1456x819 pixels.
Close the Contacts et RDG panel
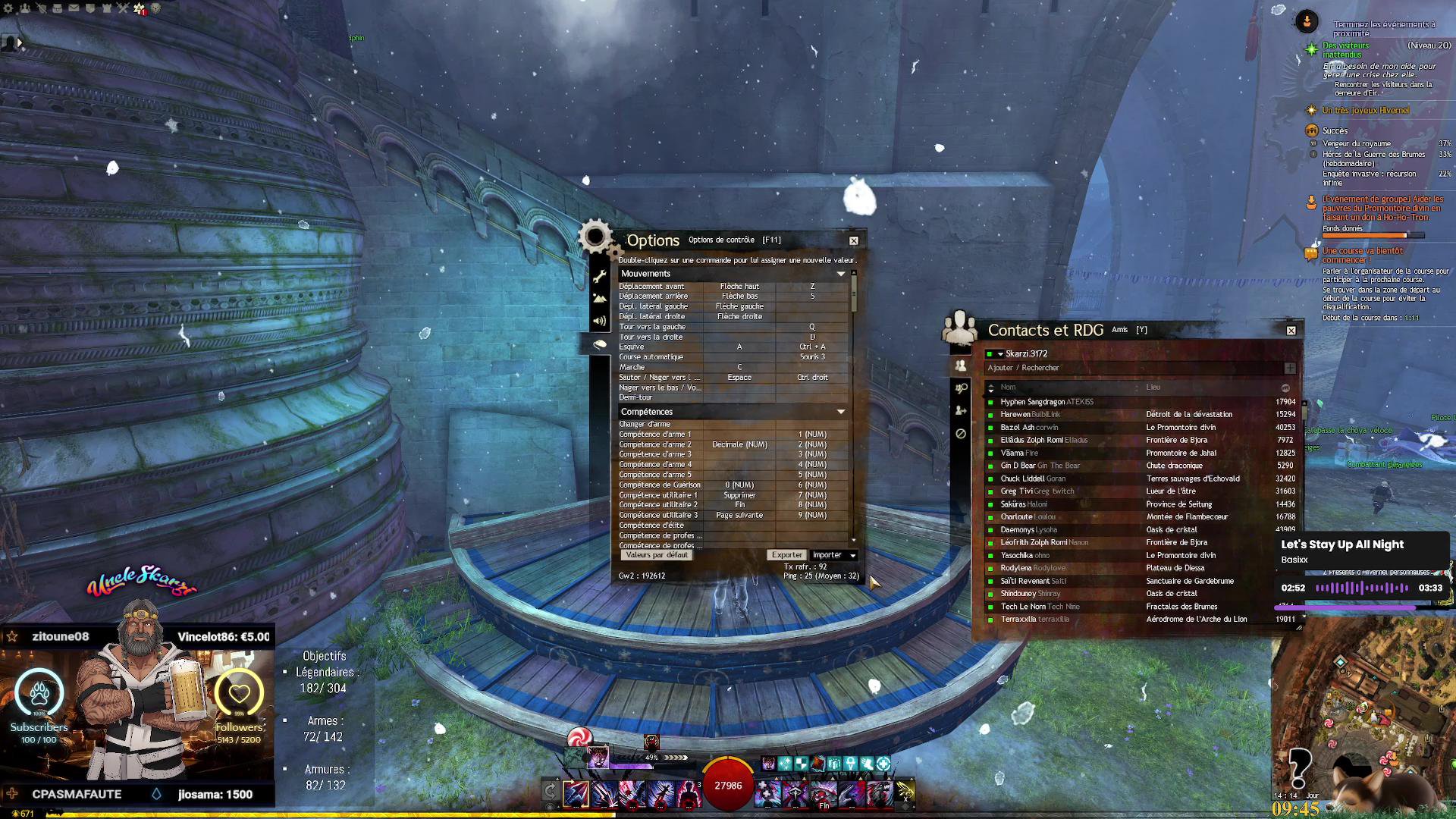(1291, 331)
